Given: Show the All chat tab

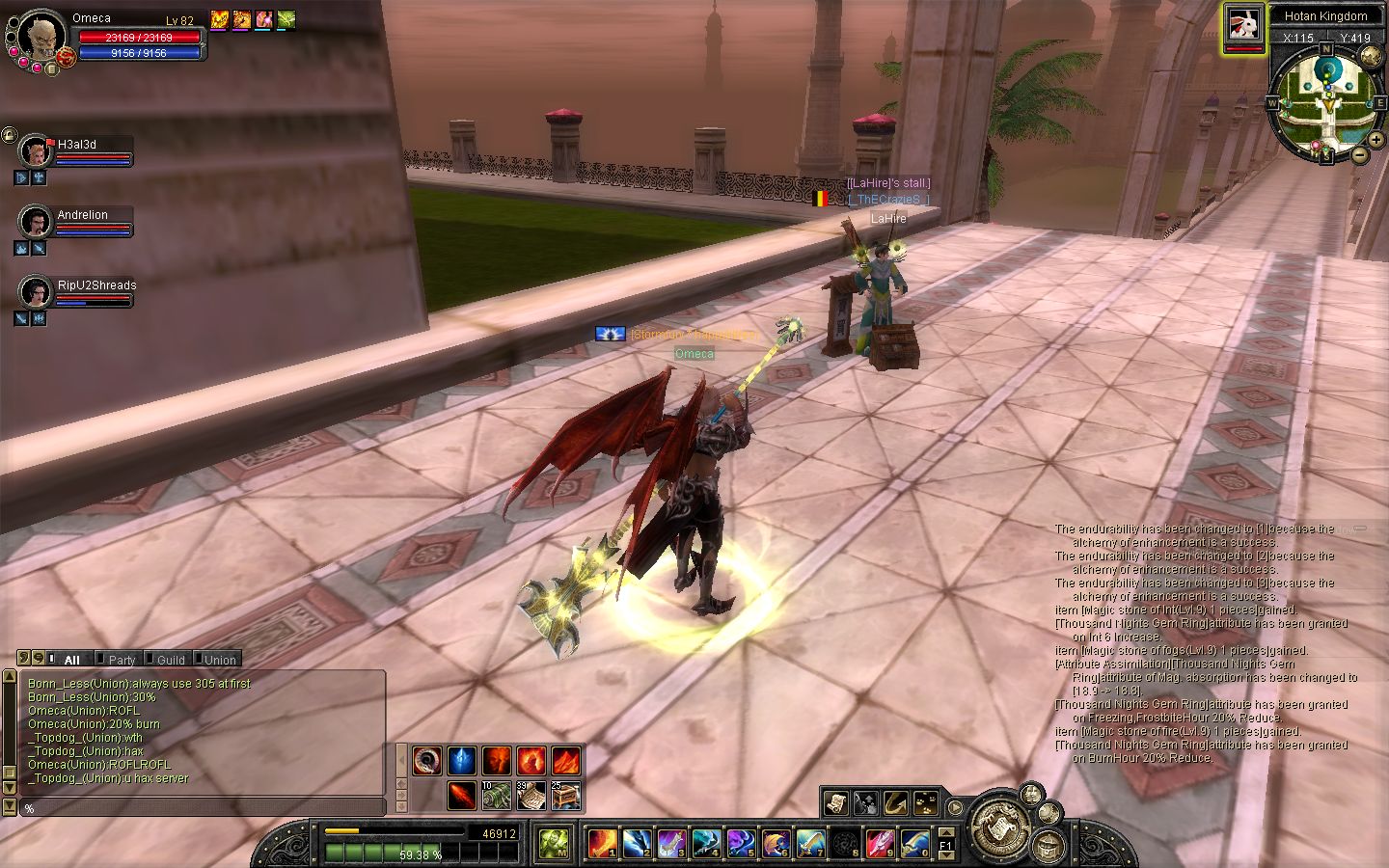Looking at the screenshot, I should pyautogui.click(x=71, y=660).
